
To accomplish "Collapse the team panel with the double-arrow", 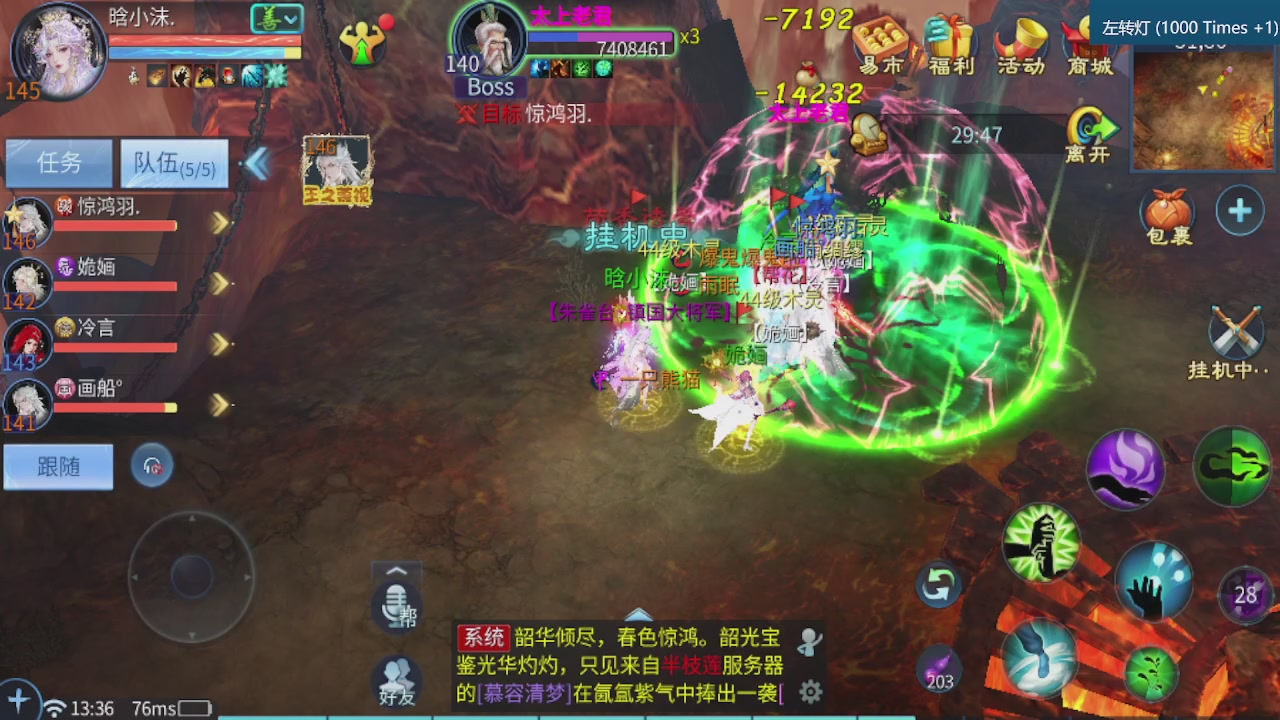I will pyautogui.click(x=257, y=162).
